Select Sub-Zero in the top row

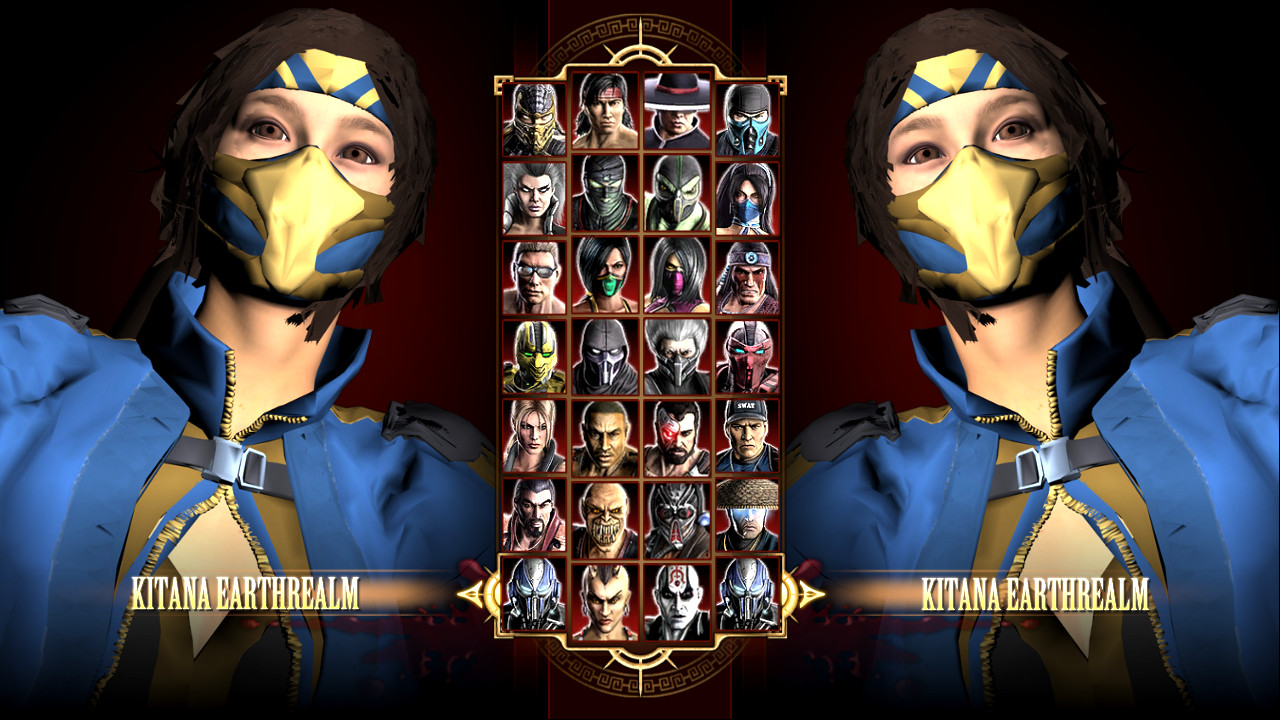point(746,110)
